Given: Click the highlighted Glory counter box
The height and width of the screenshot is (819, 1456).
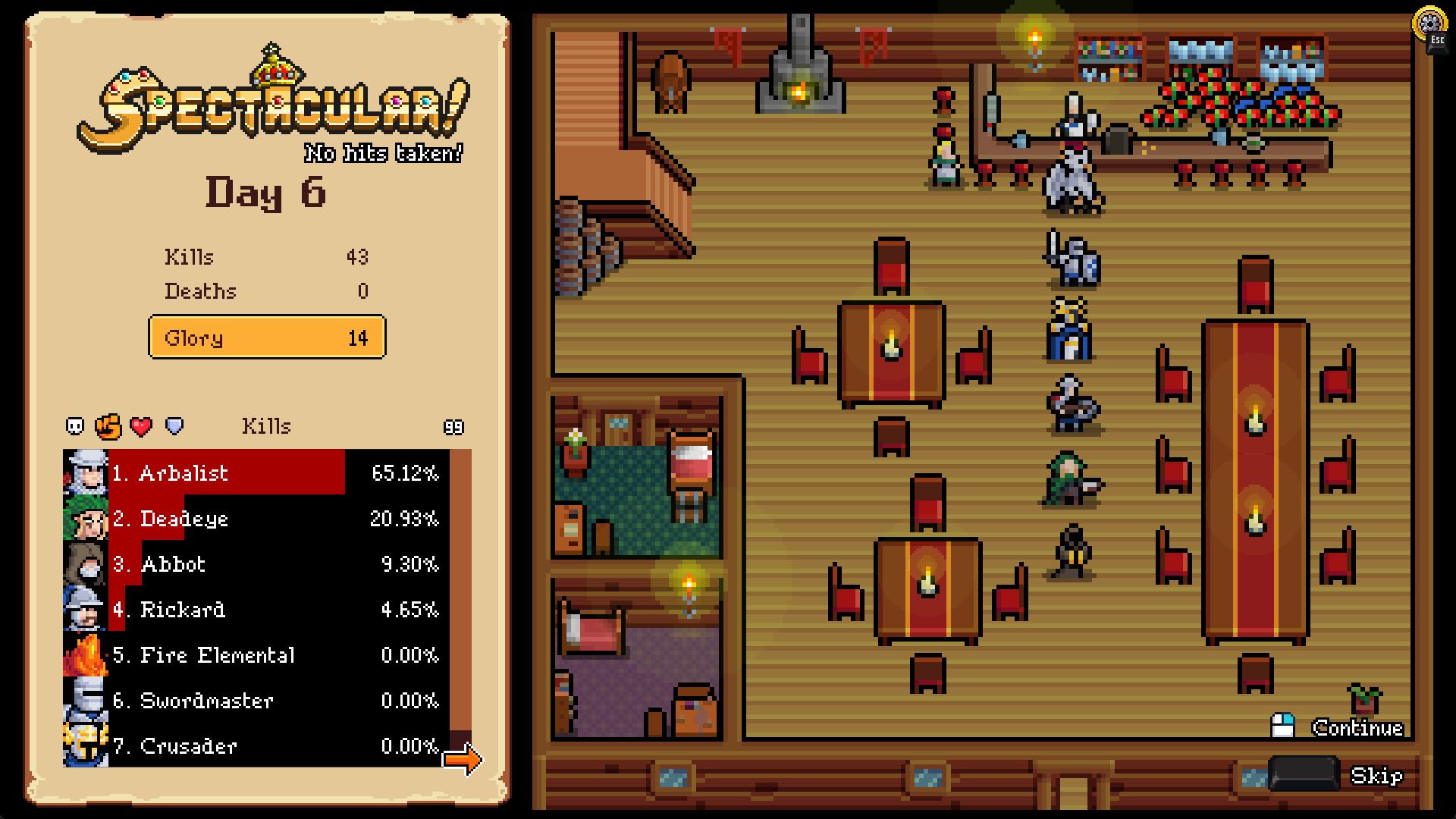Looking at the screenshot, I should click(x=267, y=337).
